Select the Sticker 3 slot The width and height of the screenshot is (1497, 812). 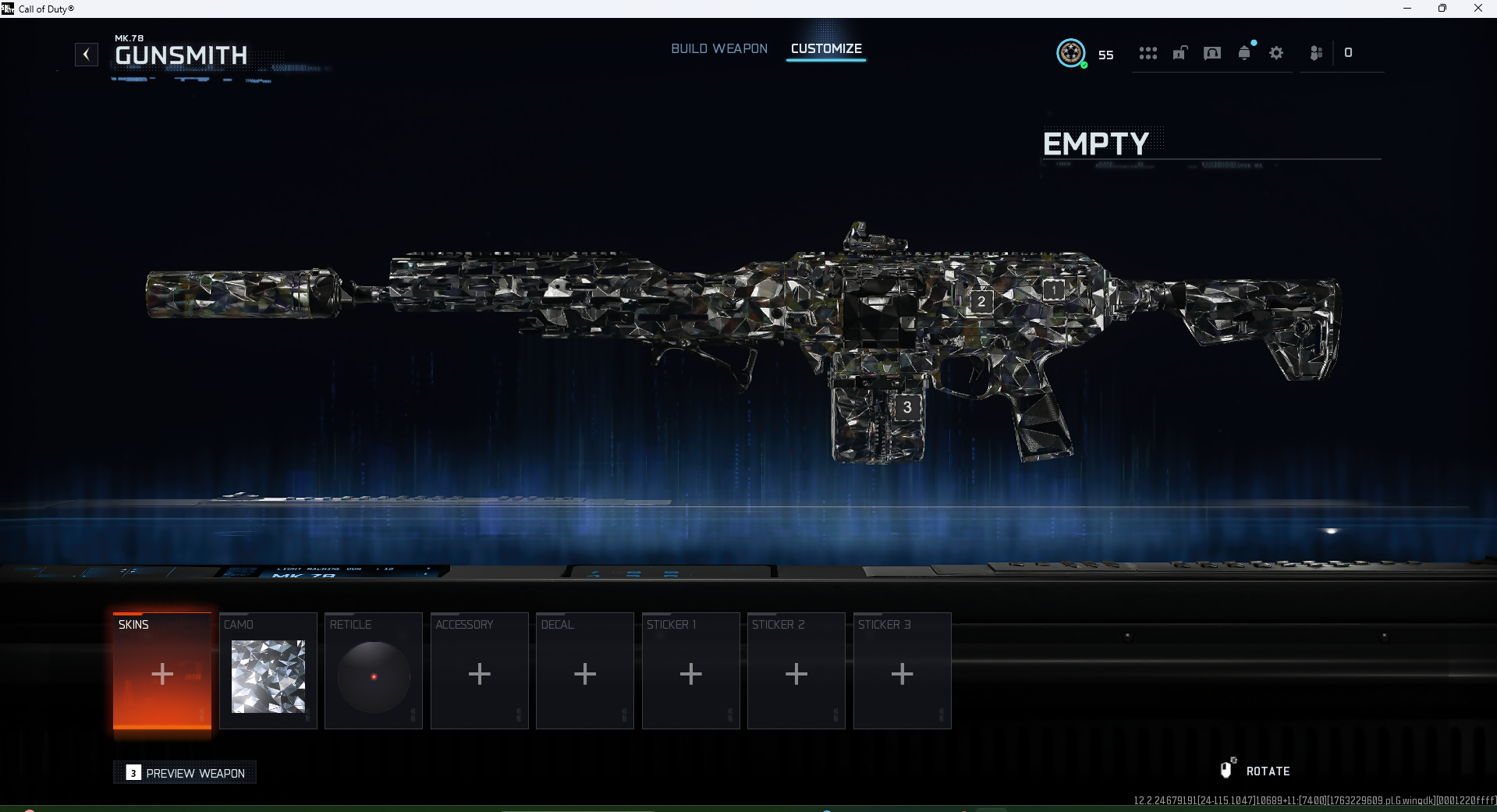[x=903, y=672]
